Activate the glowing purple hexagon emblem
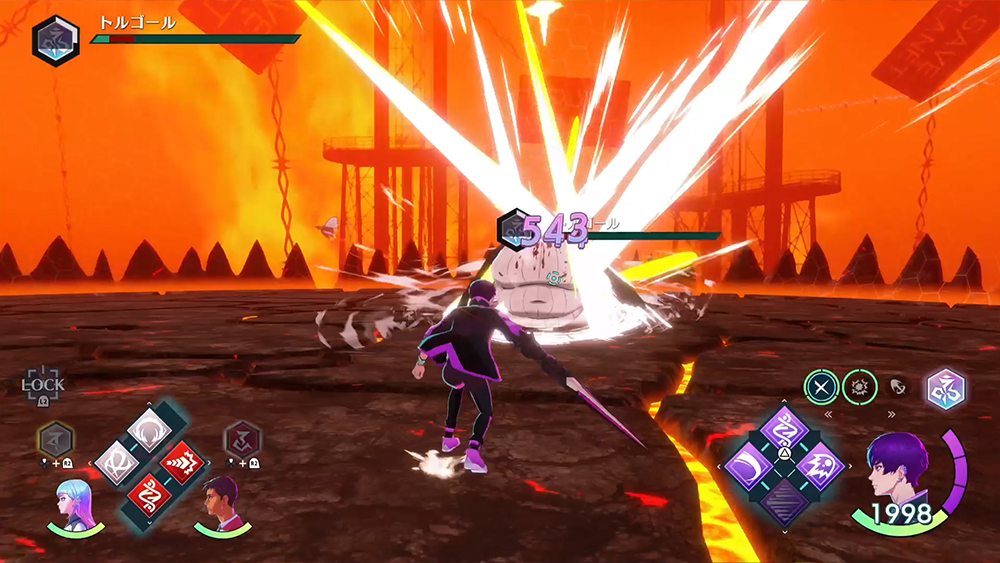1000x563 pixels. coord(944,389)
